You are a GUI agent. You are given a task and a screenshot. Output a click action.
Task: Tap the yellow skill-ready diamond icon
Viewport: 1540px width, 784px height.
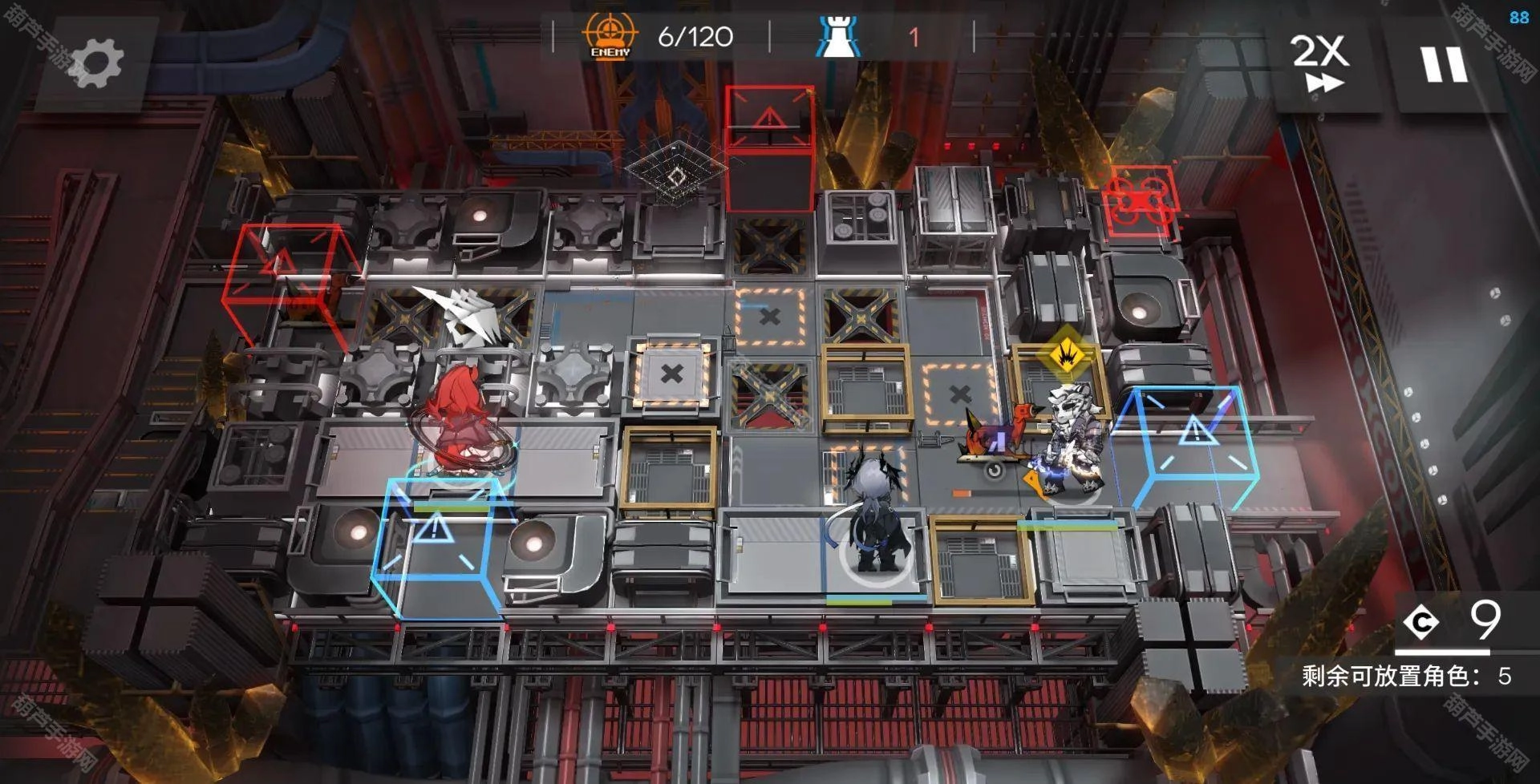click(1064, 353)
